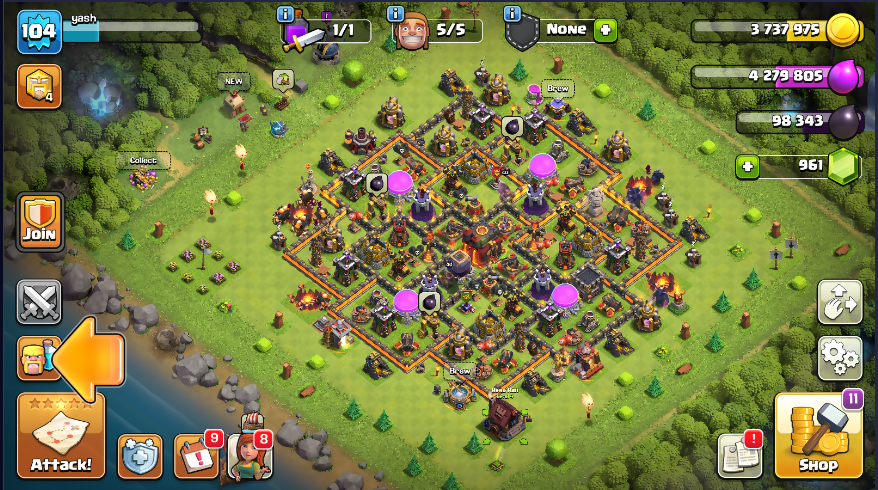Join a clan via the shield button

[x=39, y=222]
